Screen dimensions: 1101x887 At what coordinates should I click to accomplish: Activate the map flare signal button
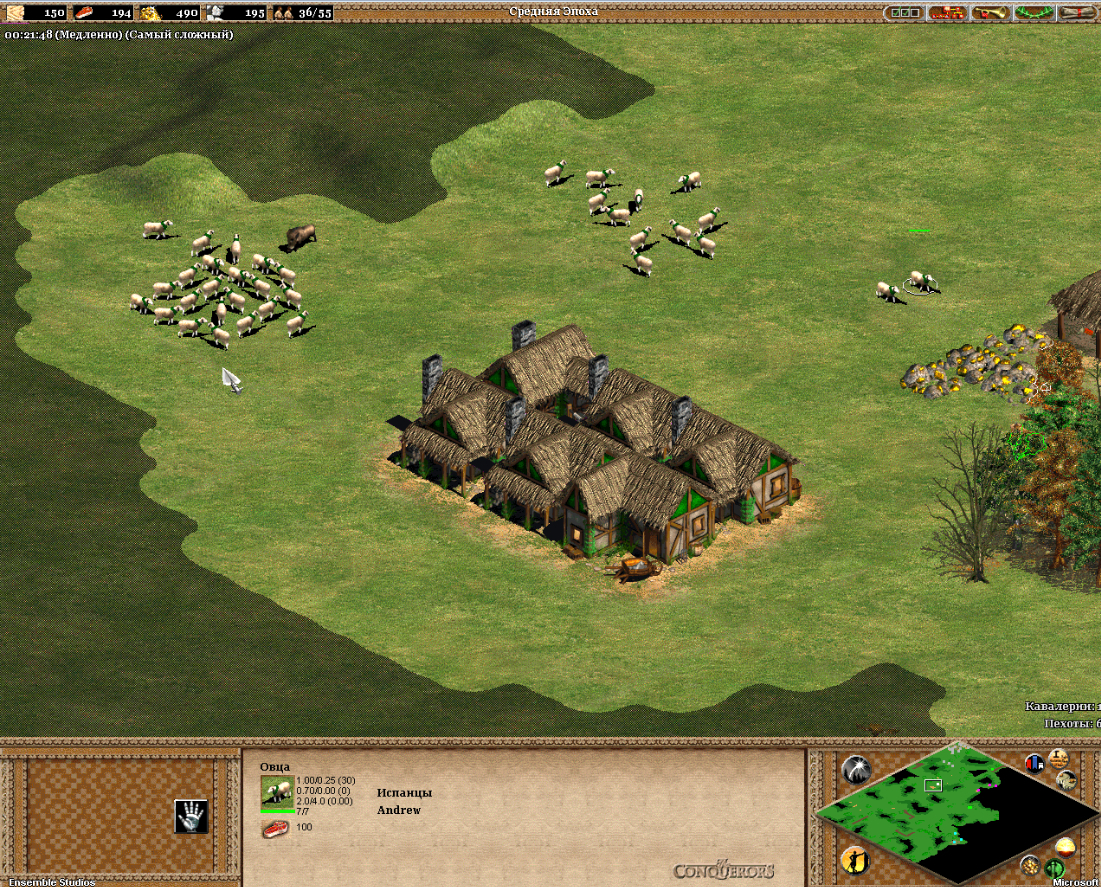pos(856,768)
